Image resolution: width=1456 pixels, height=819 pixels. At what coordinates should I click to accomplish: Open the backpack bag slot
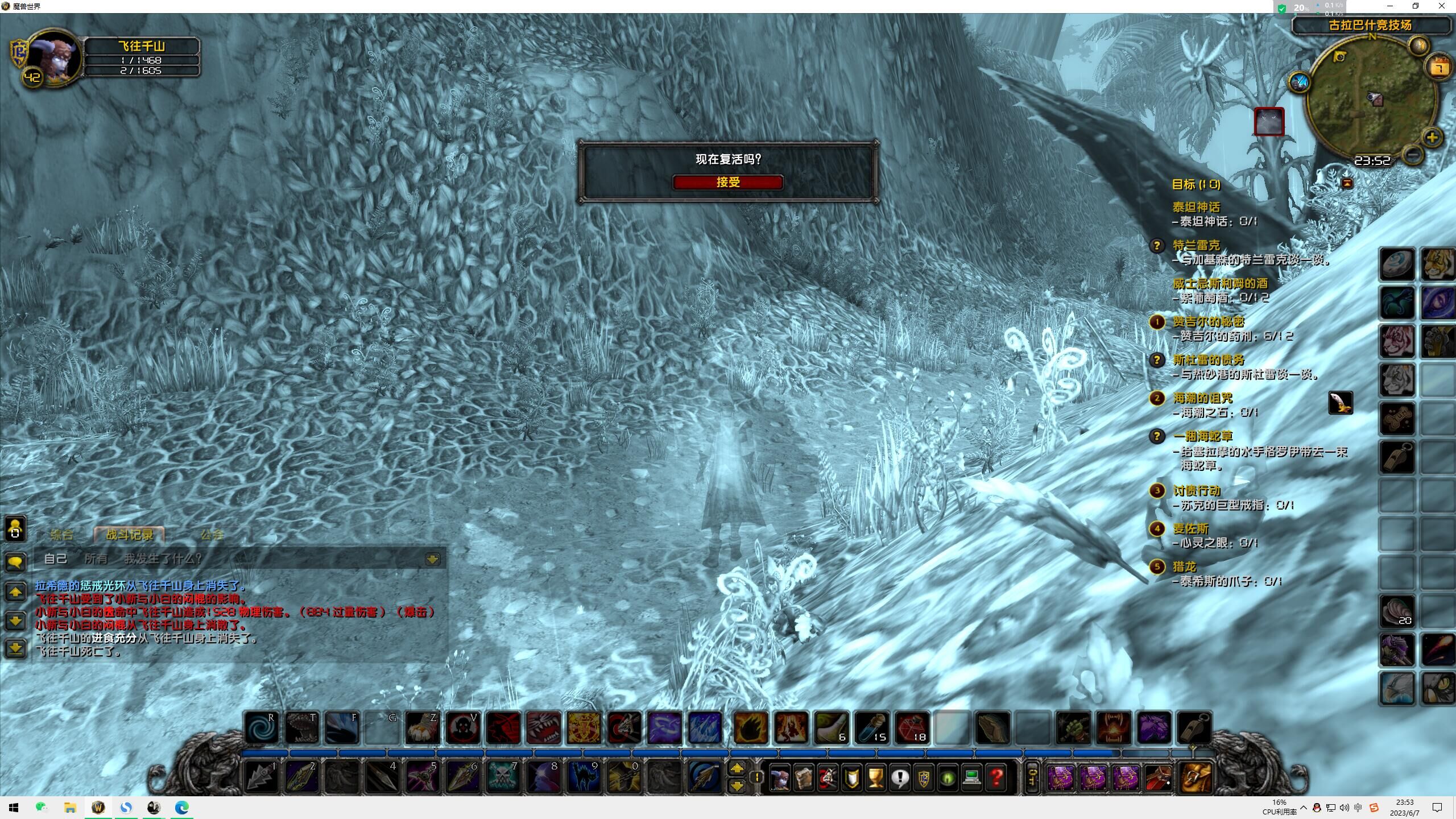(1195, 777)
